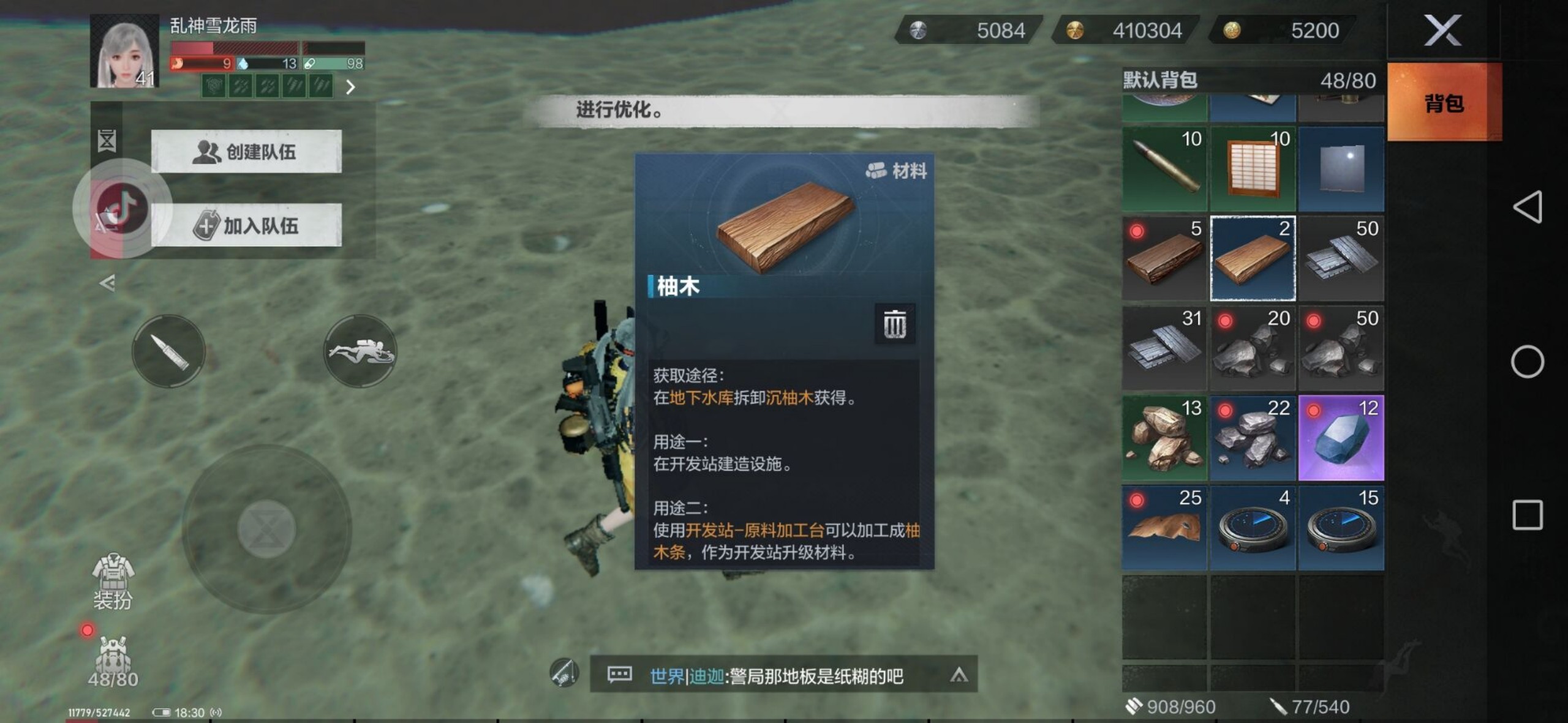Discard 柚木 with the trash can icon
The image size is (1568, 723).
coord(894,323)
